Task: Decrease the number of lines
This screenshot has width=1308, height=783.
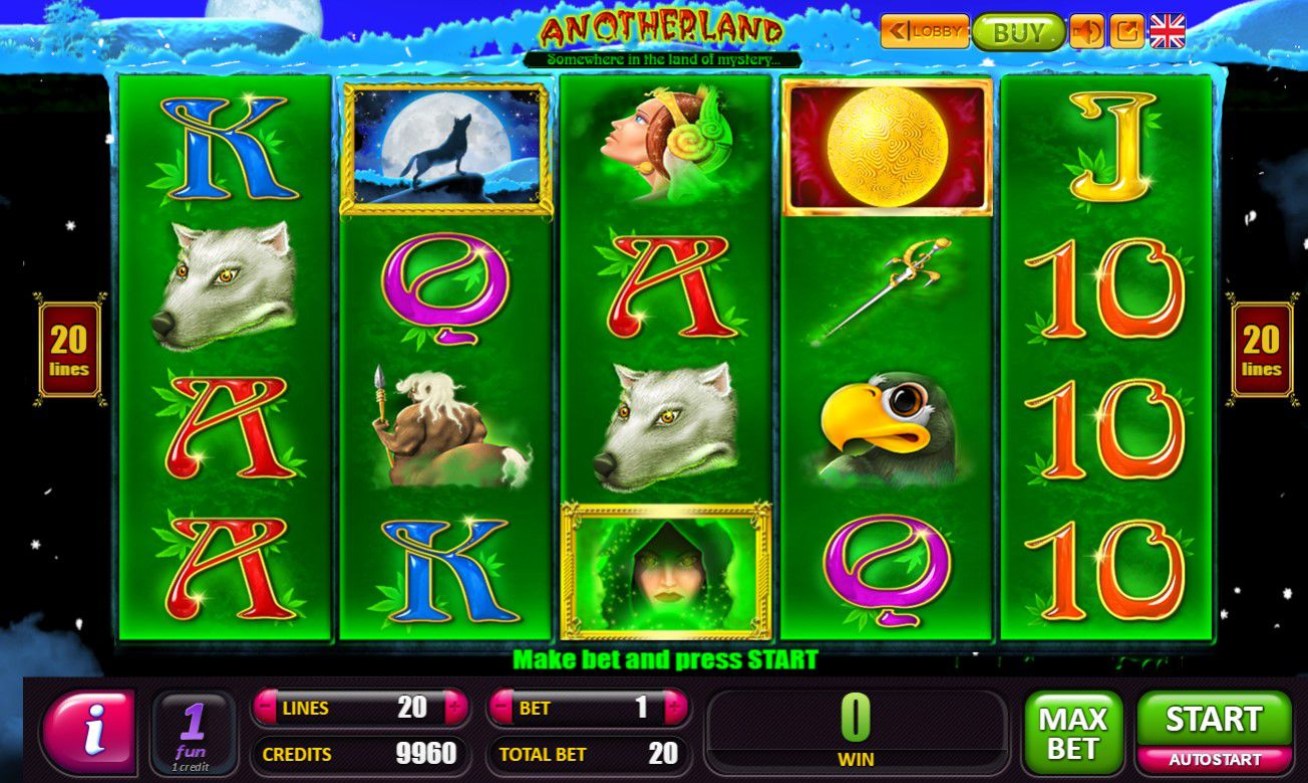Action: click(x=265, y=708)
